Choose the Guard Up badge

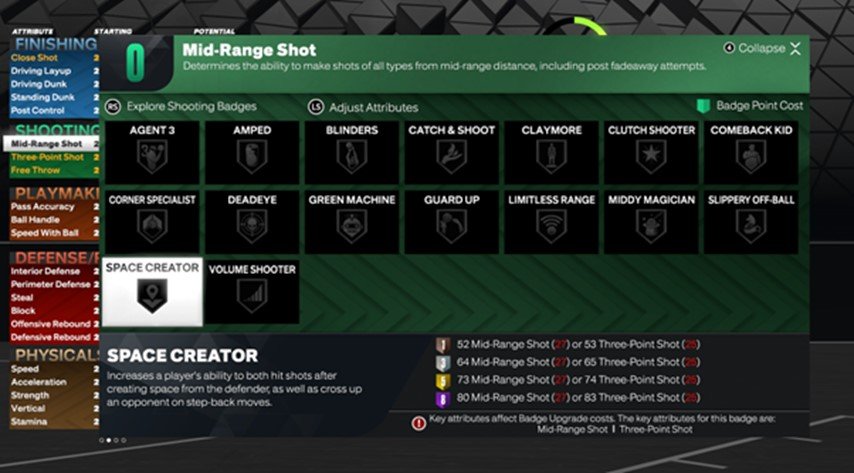(x=451, y=222)
